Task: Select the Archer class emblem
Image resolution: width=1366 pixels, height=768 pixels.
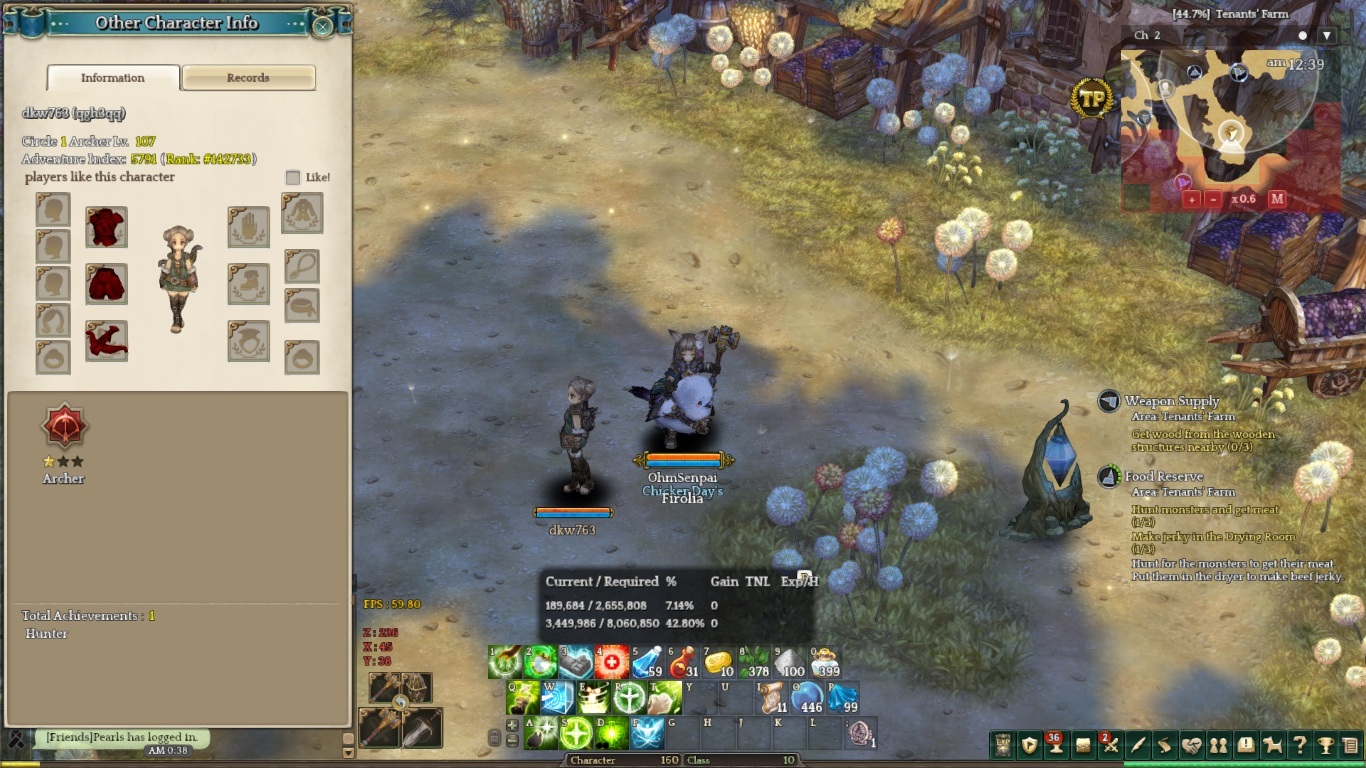Action: click(x=64, y=428)
